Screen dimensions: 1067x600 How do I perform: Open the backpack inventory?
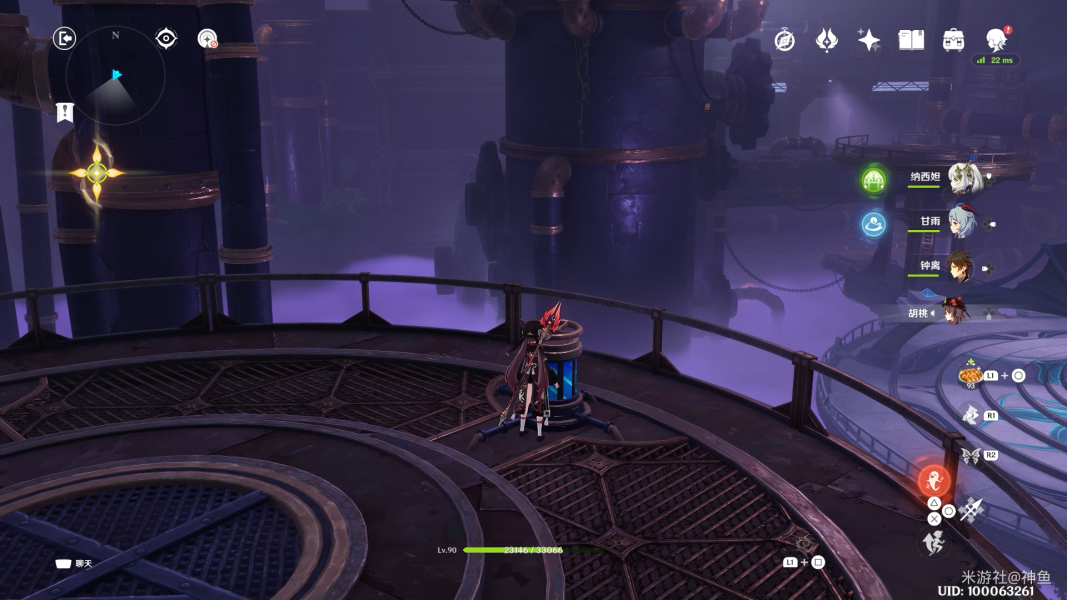click(953, 40)
